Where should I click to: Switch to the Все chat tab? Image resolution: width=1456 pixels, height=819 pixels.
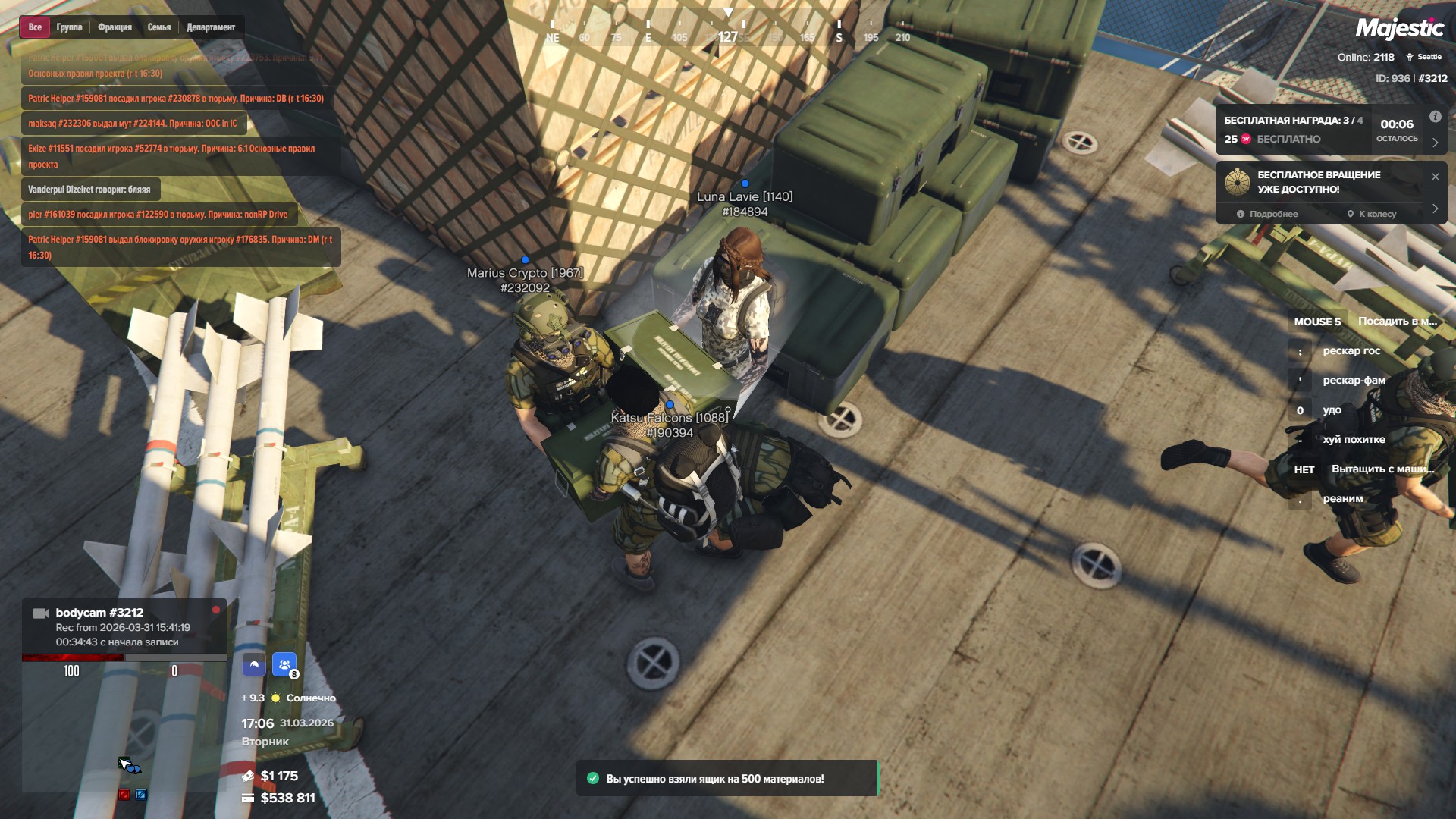[x=35, y=27]
